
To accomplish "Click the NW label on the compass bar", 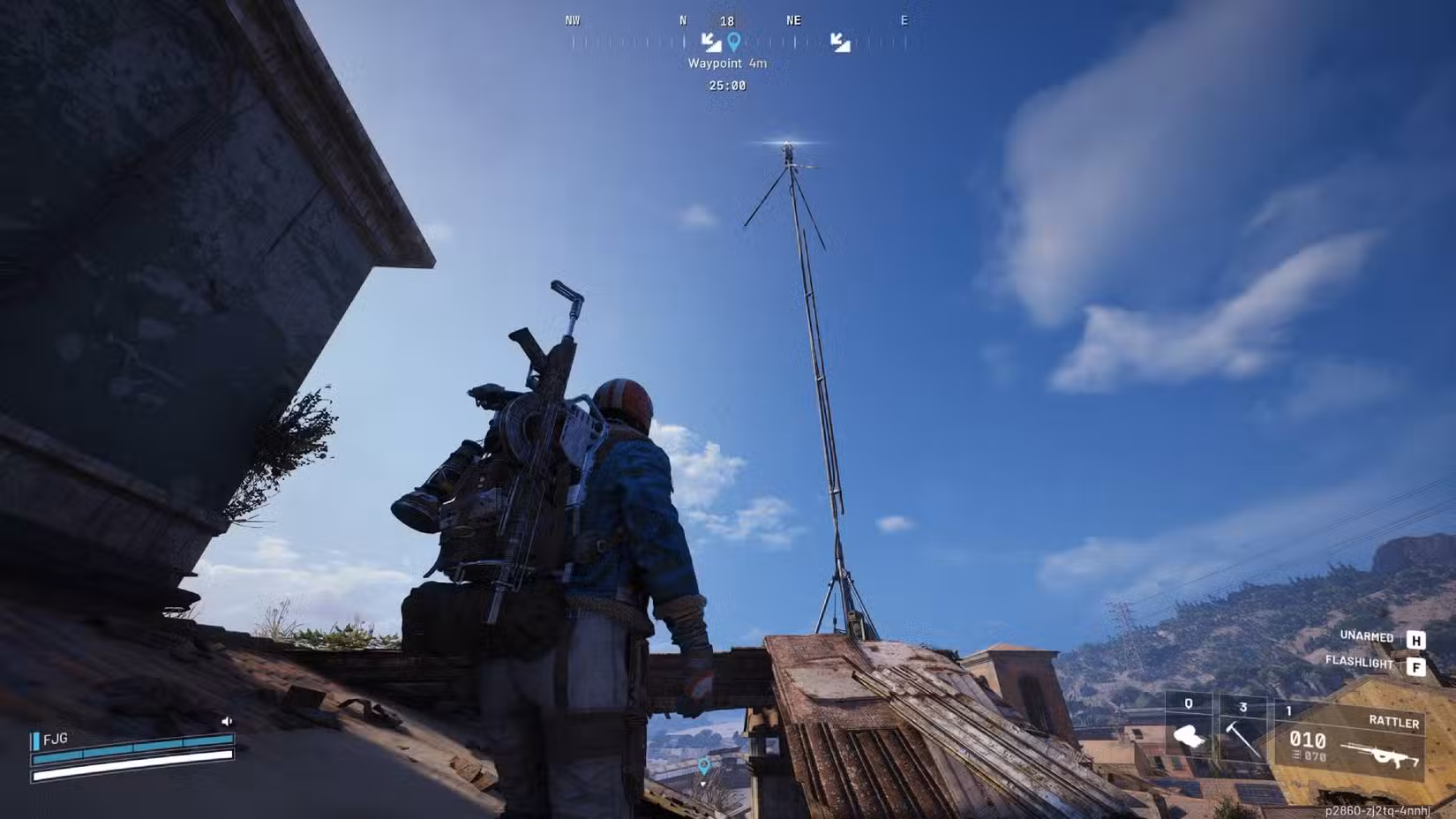I will (572, 19).
